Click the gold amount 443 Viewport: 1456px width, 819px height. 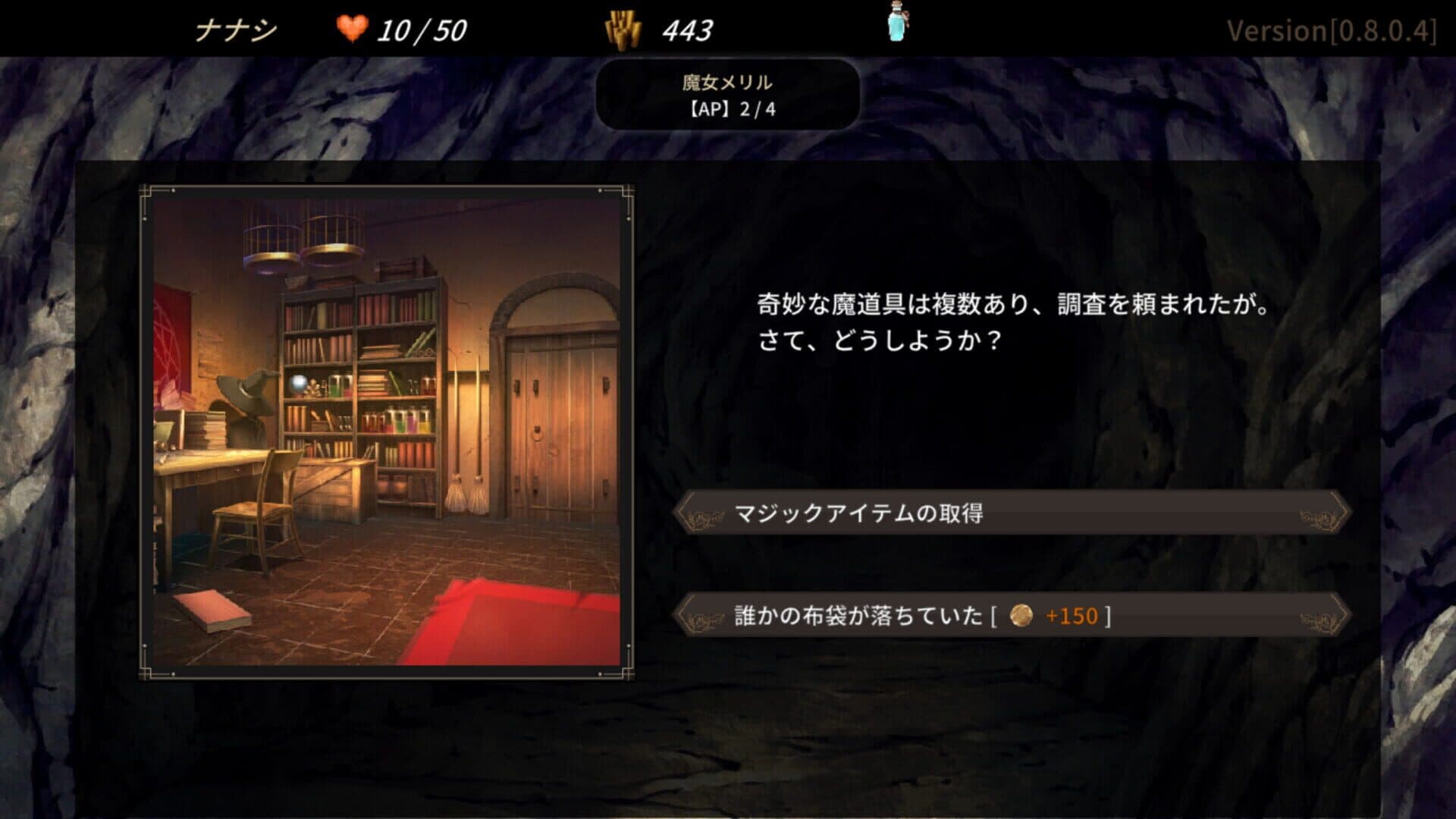coord(686,28)
